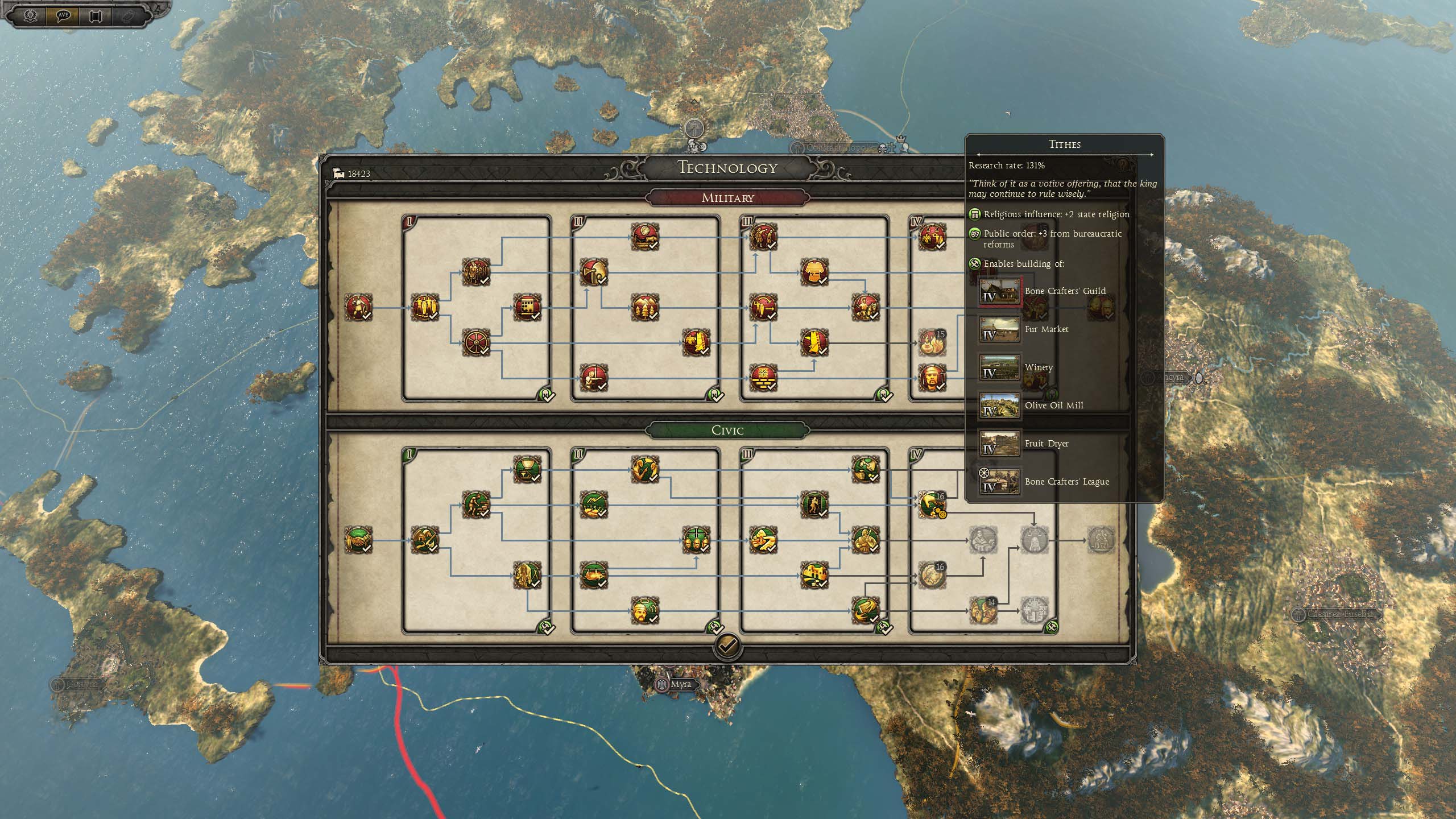
Task: Open the scroll icon in the top bar
Action: point(96,15)
